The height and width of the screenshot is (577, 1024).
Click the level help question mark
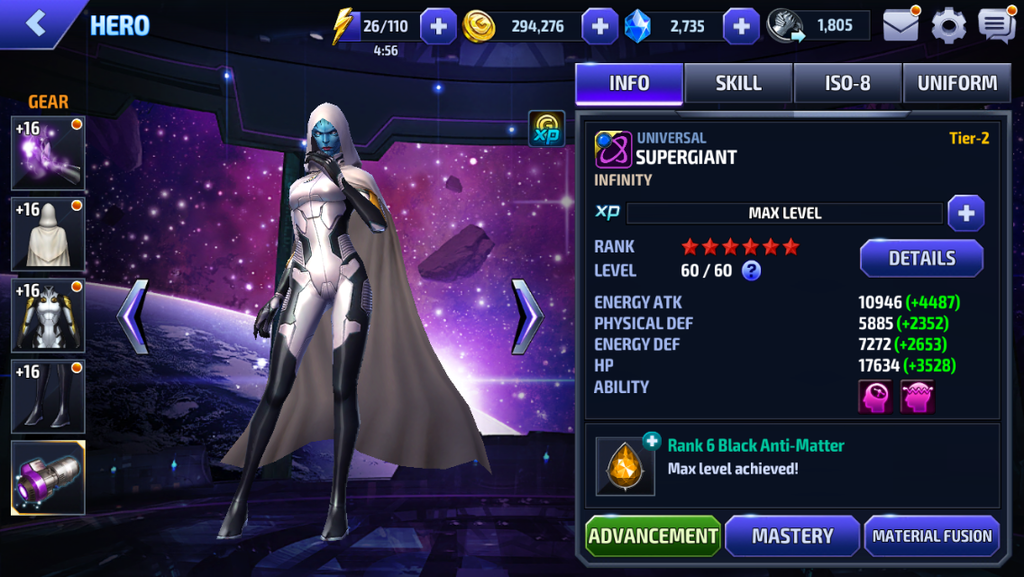[751, 270]
